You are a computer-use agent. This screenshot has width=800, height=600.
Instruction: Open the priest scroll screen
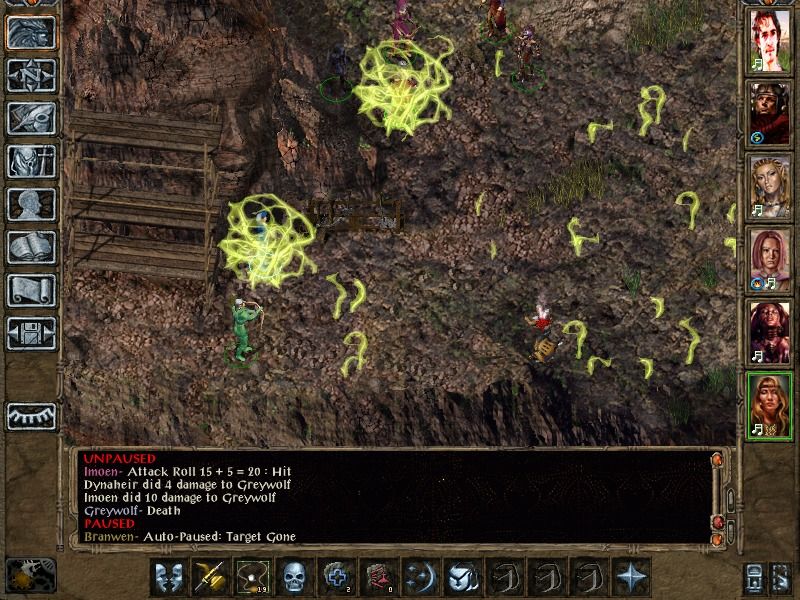[31, 290]
